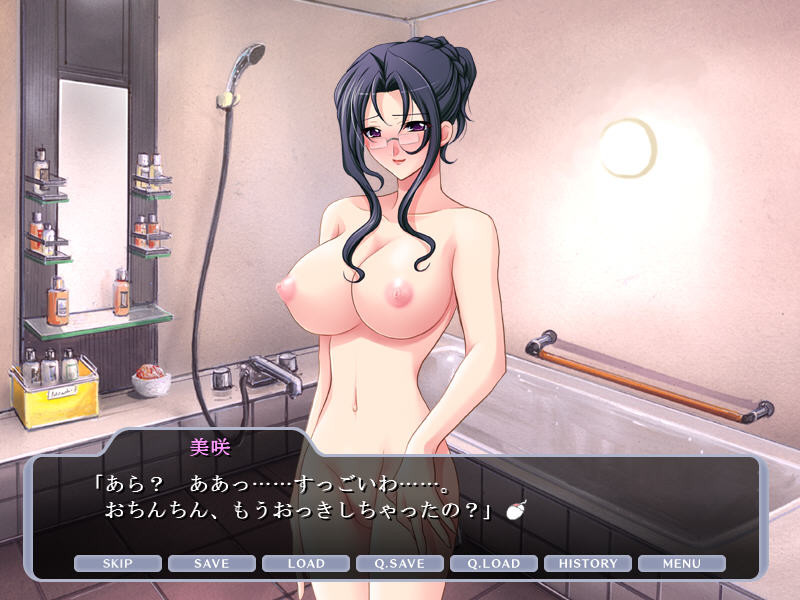Image resolution: width=800 pixels, height=600 pixels.
Task: Show the dialogue HISTORY log
Action: point(588,564)
